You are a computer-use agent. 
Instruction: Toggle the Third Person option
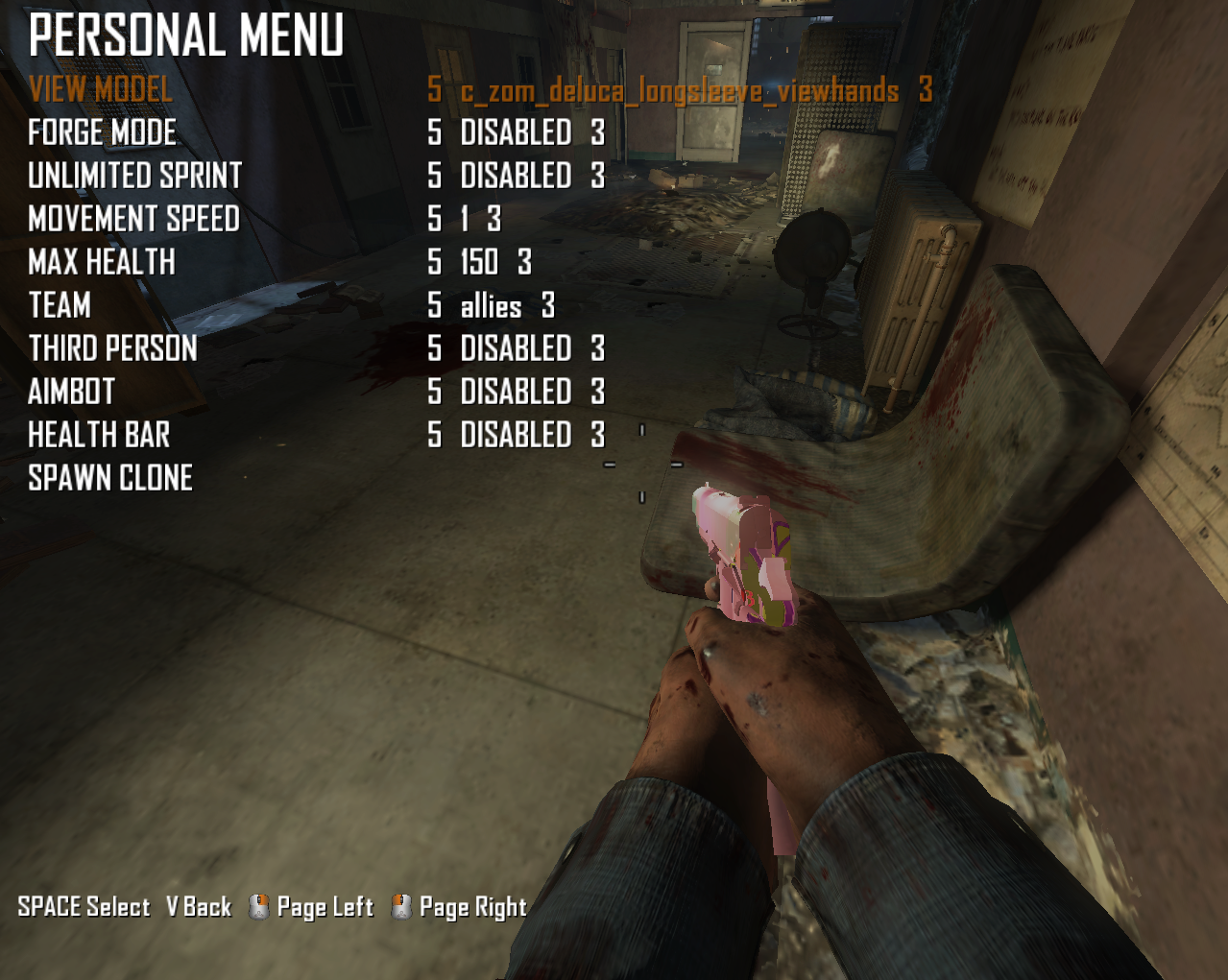tap(113, 349)
